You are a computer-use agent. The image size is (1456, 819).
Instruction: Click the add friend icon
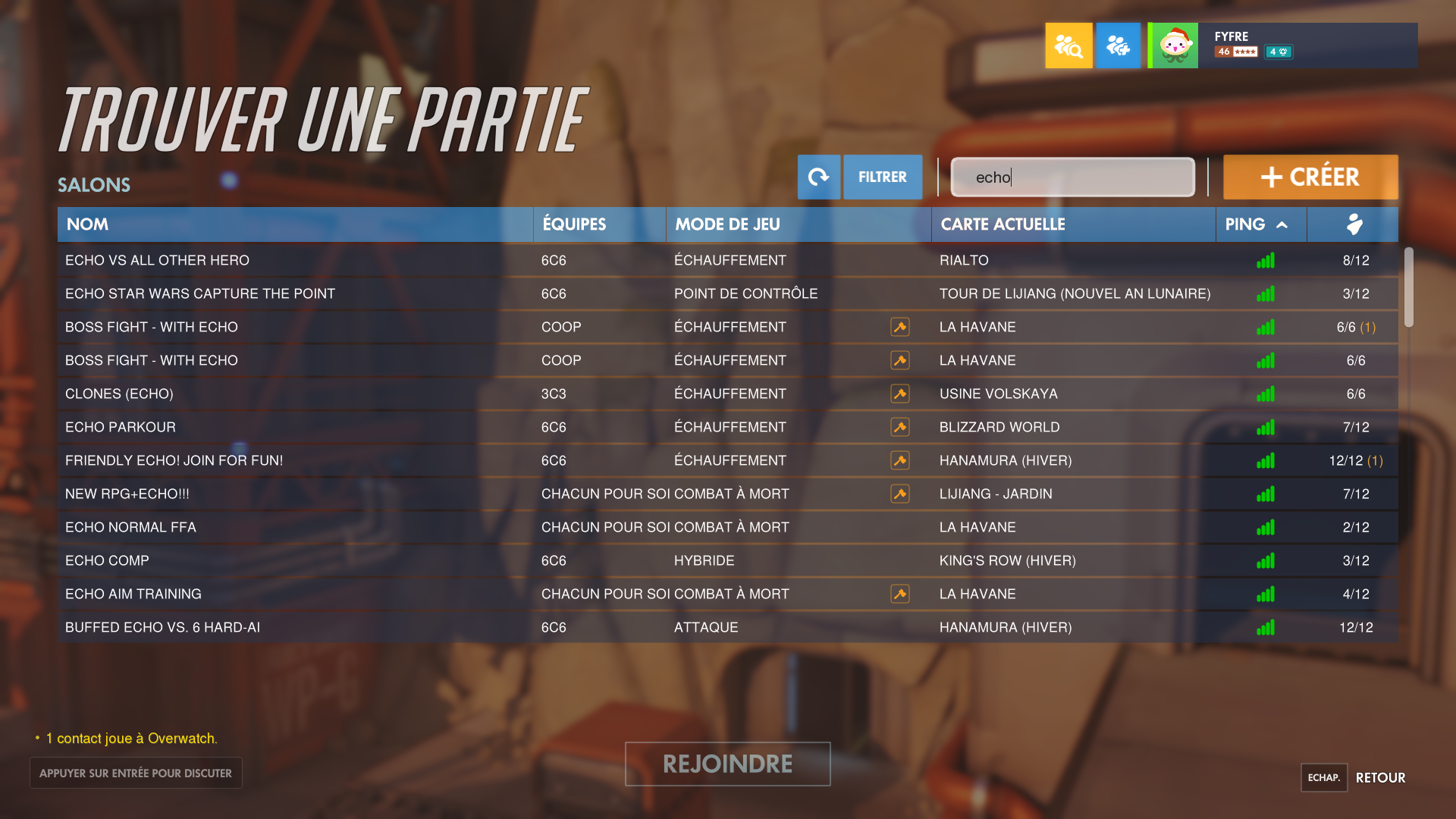pos(1118,45)
